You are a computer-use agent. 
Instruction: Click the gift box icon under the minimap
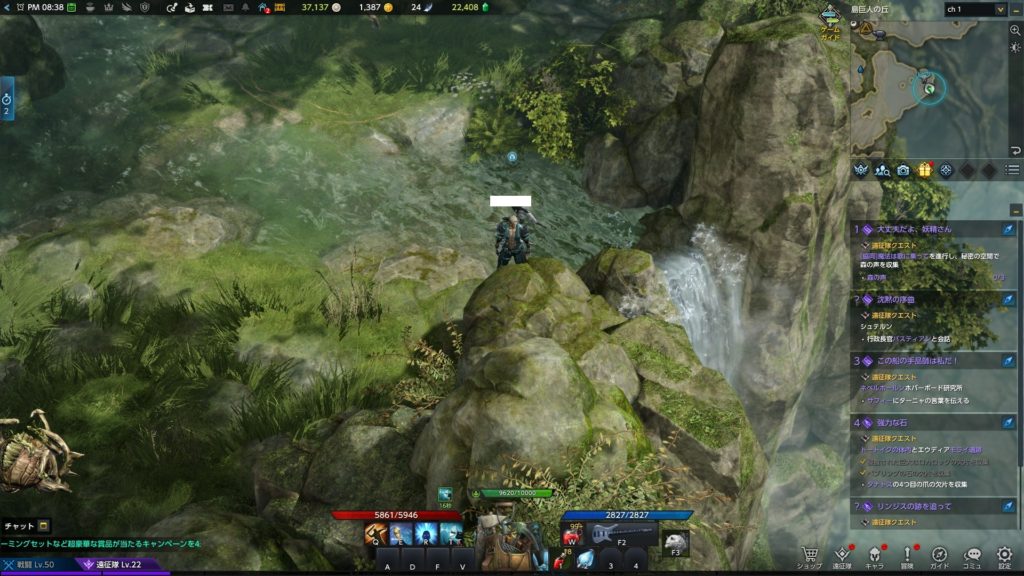pyautogui.click(x=925, y=170)
